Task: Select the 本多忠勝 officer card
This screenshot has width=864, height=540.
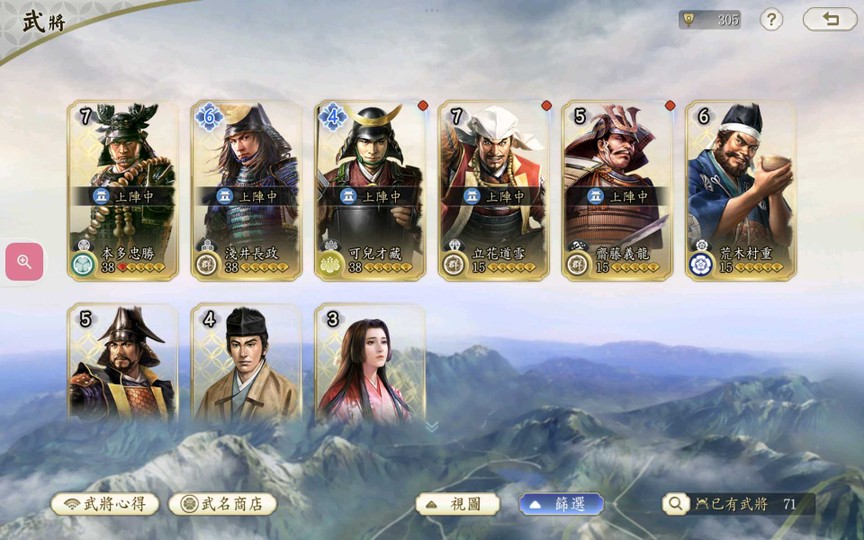Action: coord(123,190)
